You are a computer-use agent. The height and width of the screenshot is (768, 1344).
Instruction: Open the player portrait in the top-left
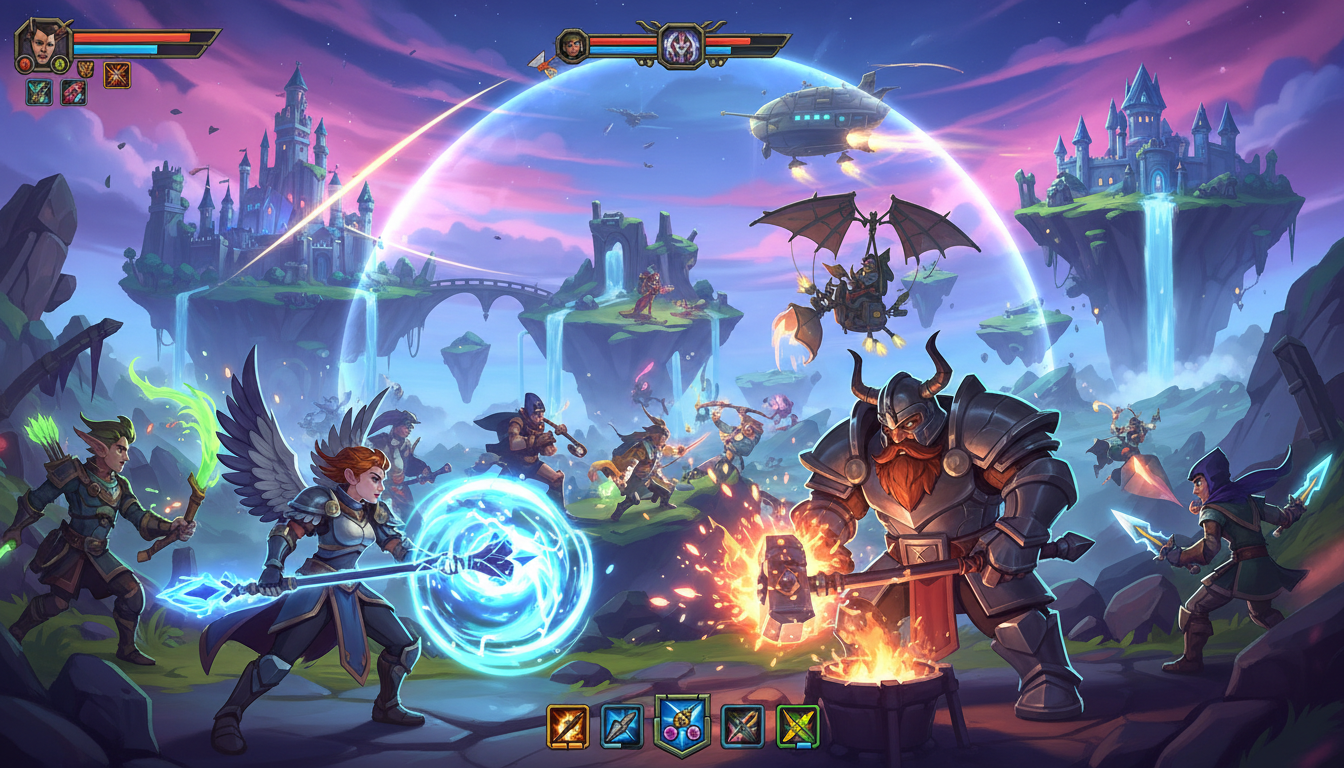[41, 44]
